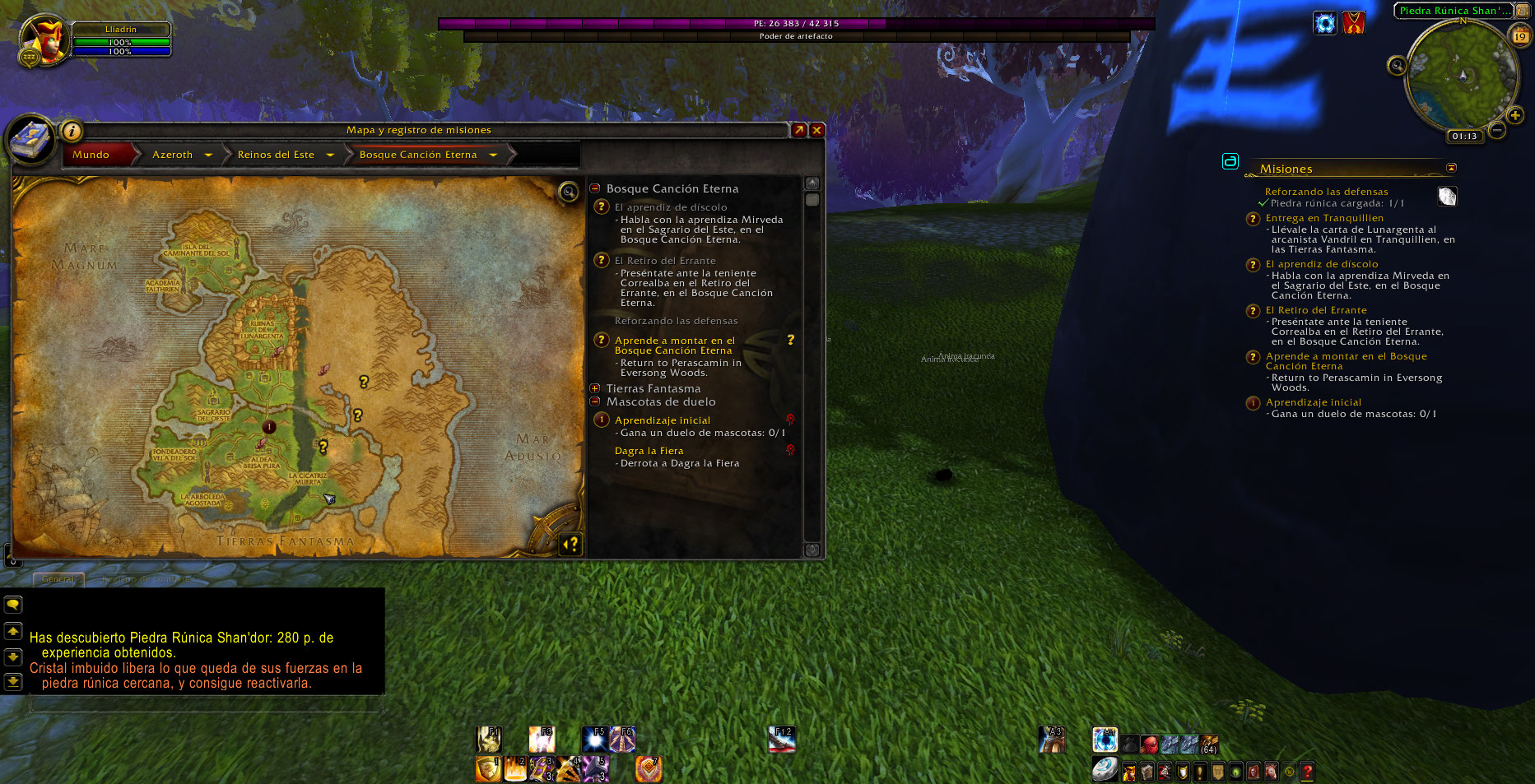This screenshot has width=1535, height=784.
Task: Open the Azeroth breadcrumb dropdown
Action: point(208,155)
